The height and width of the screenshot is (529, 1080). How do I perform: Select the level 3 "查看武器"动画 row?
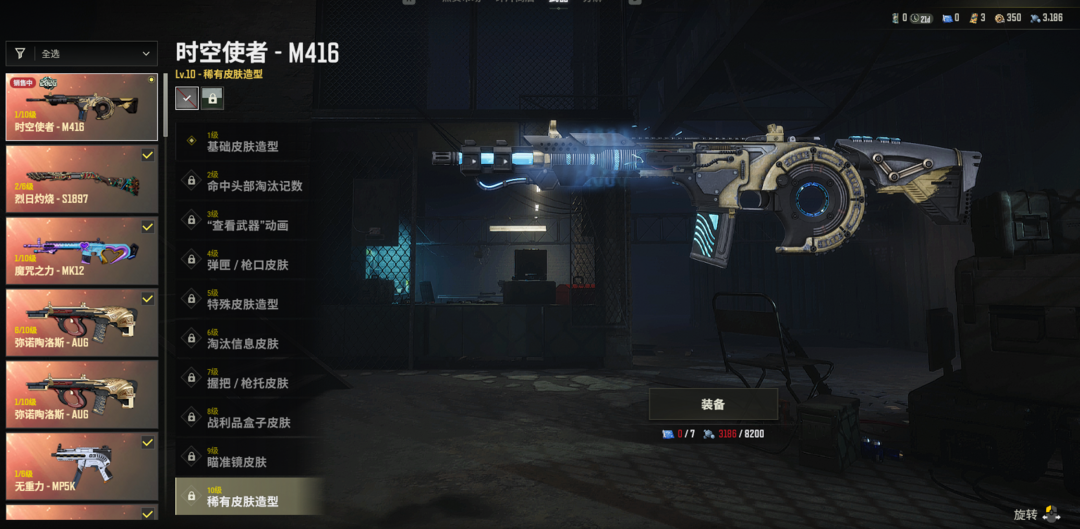pyautogui.click(x=250, y=221)
